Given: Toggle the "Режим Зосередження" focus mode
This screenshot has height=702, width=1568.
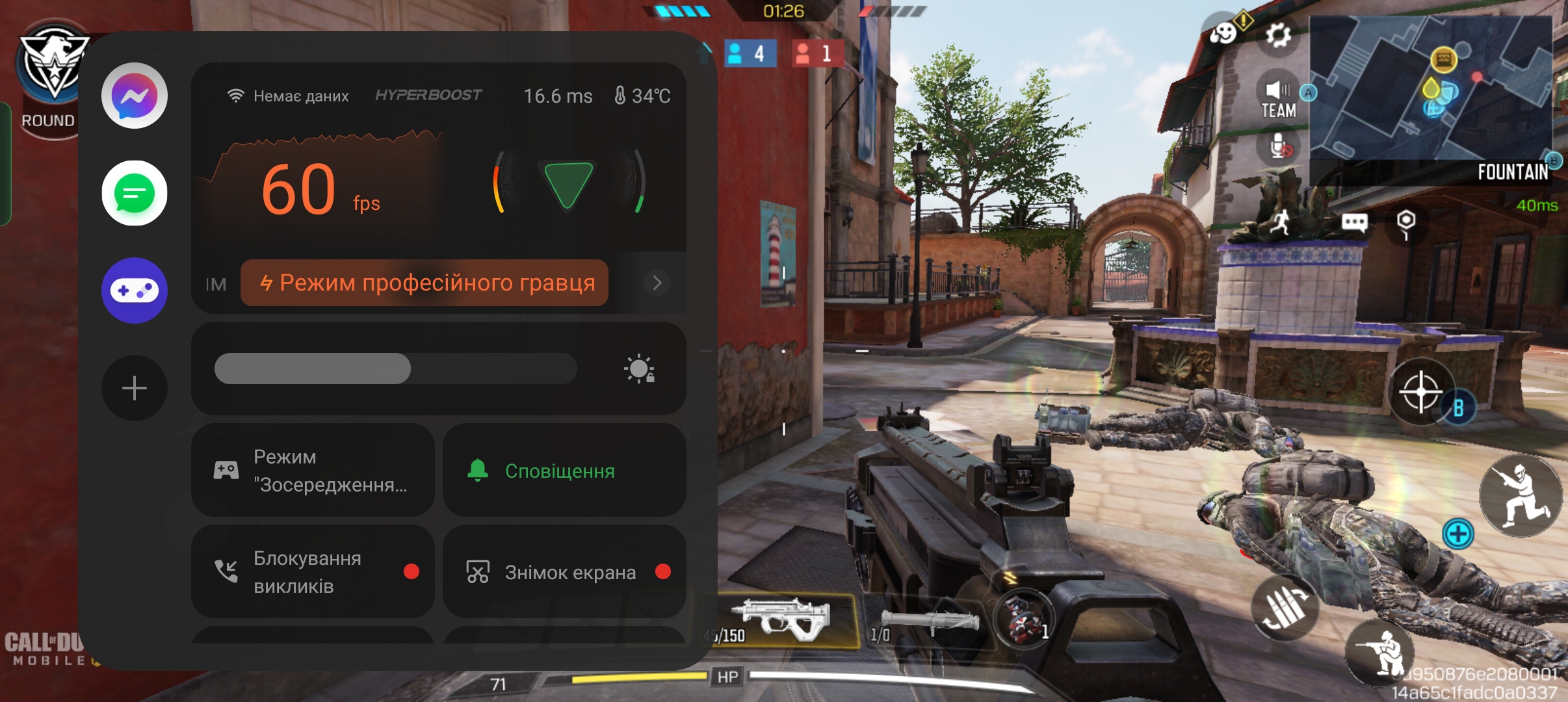Looking at the screenshot, I should [313, 470].
